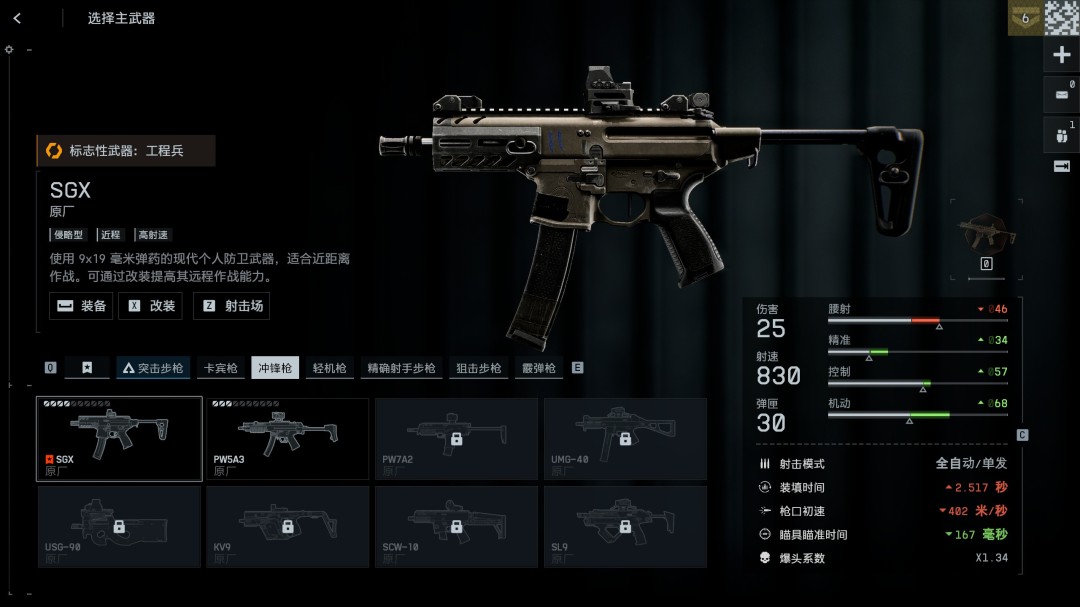Click the plus icon in the right sidebar

pos(1062,55)
